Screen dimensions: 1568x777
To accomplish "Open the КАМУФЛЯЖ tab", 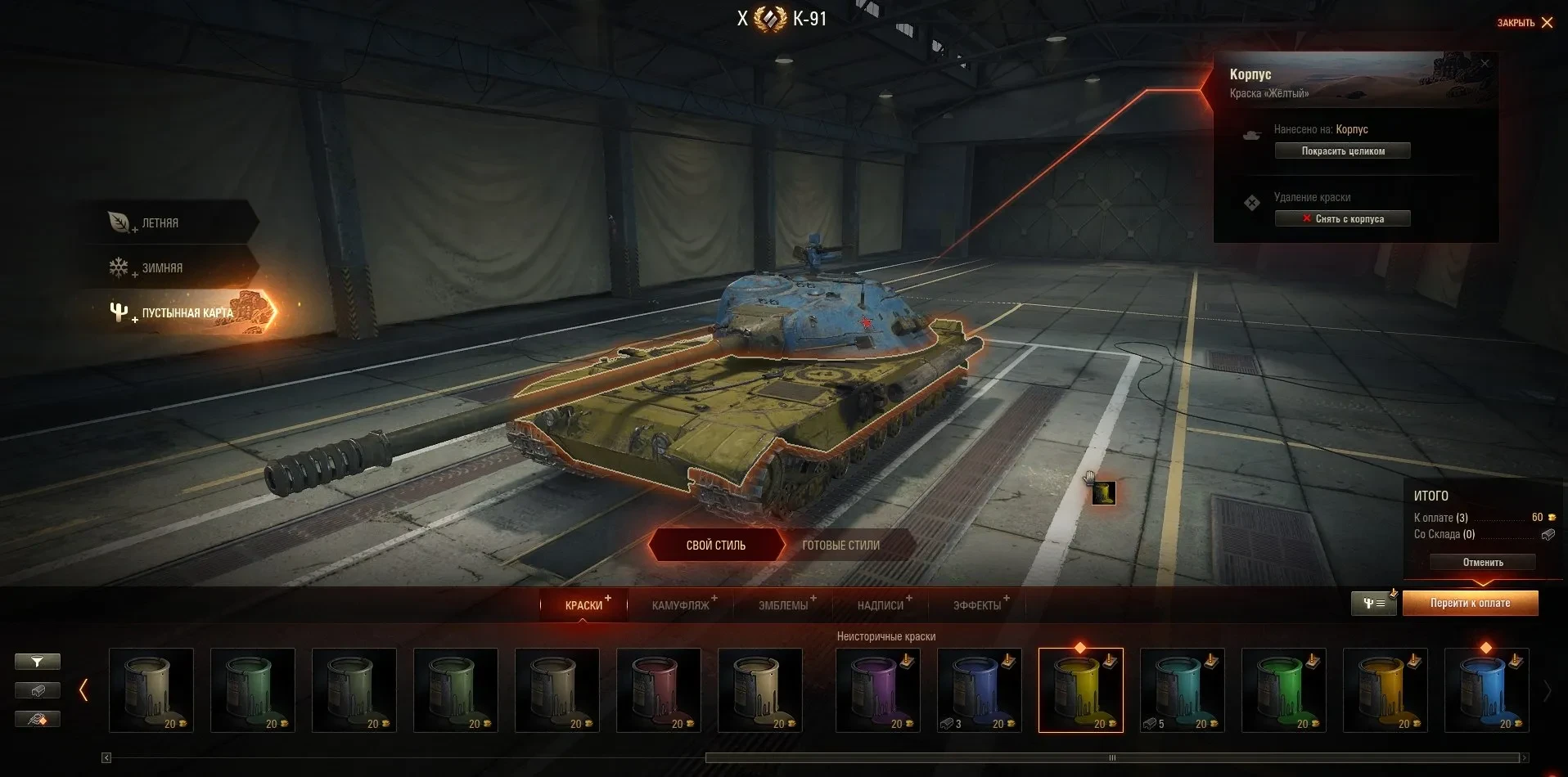I will point(680,605).
